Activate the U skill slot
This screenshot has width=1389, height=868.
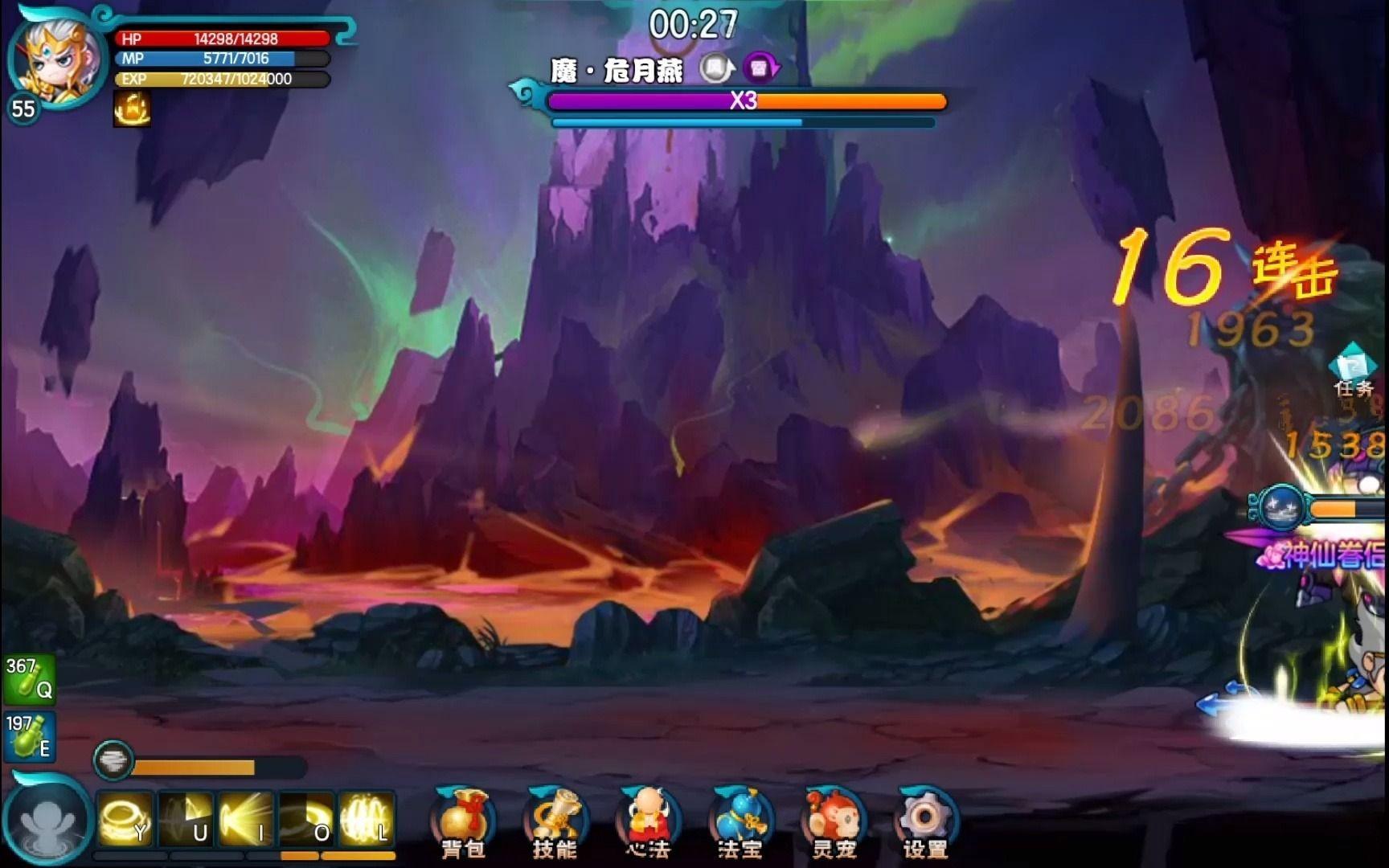[x=186, y=820]
